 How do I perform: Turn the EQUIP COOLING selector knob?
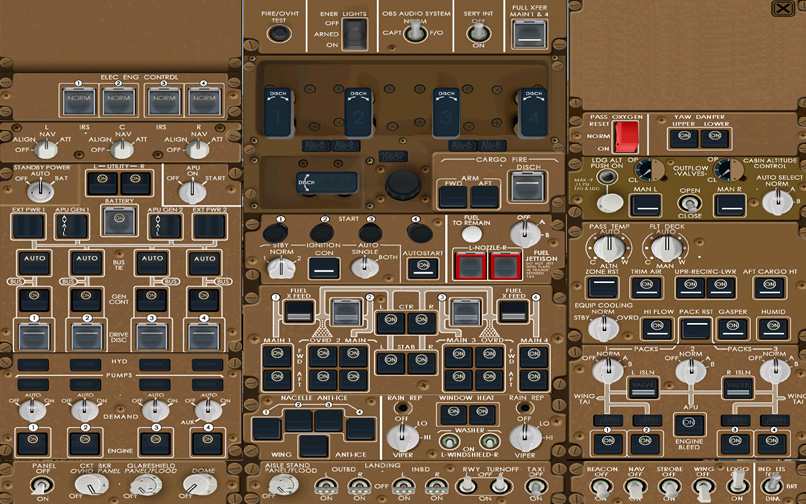(x=602, y=327)
